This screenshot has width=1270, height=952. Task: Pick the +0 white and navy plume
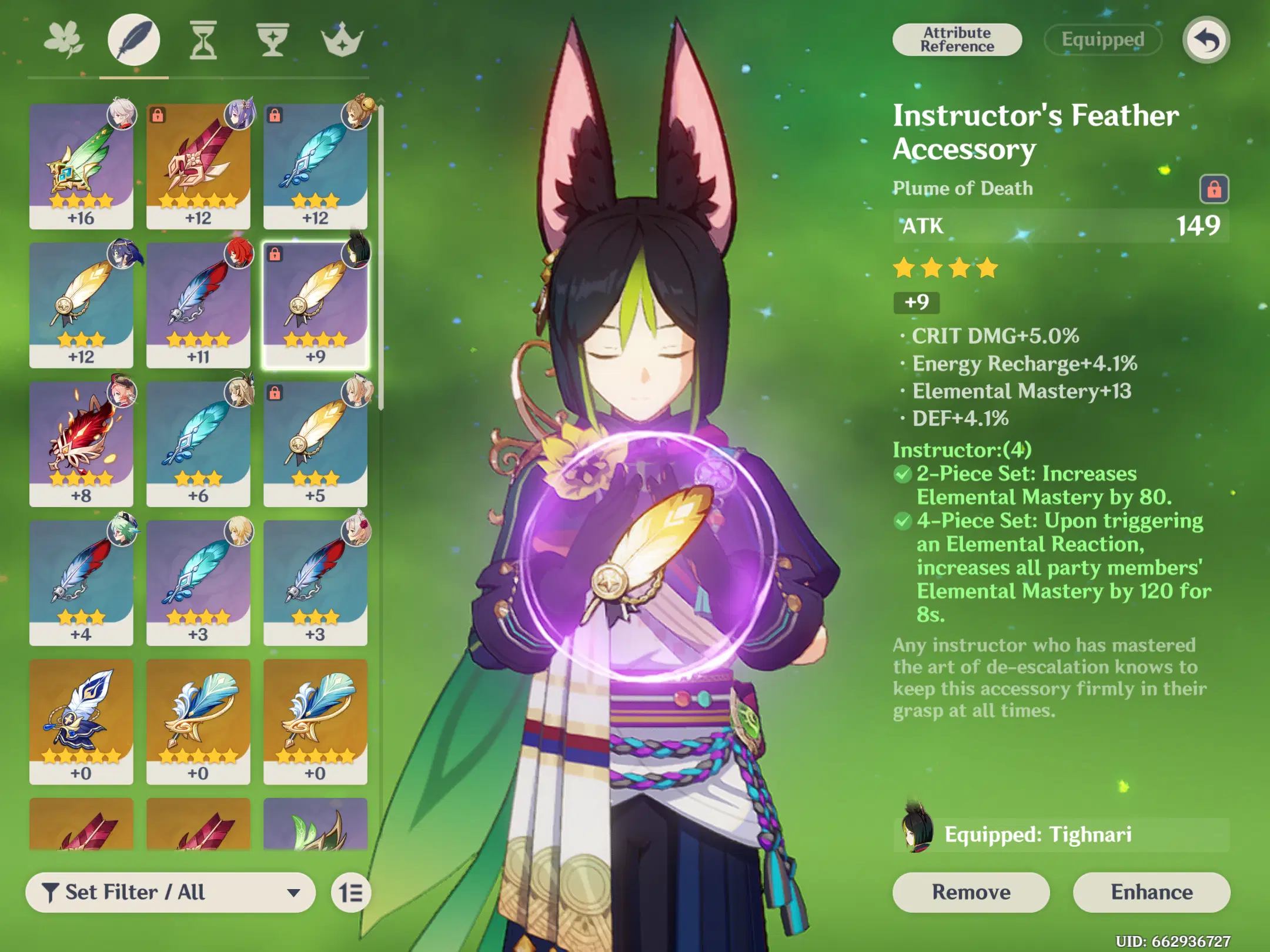point(81,721)
